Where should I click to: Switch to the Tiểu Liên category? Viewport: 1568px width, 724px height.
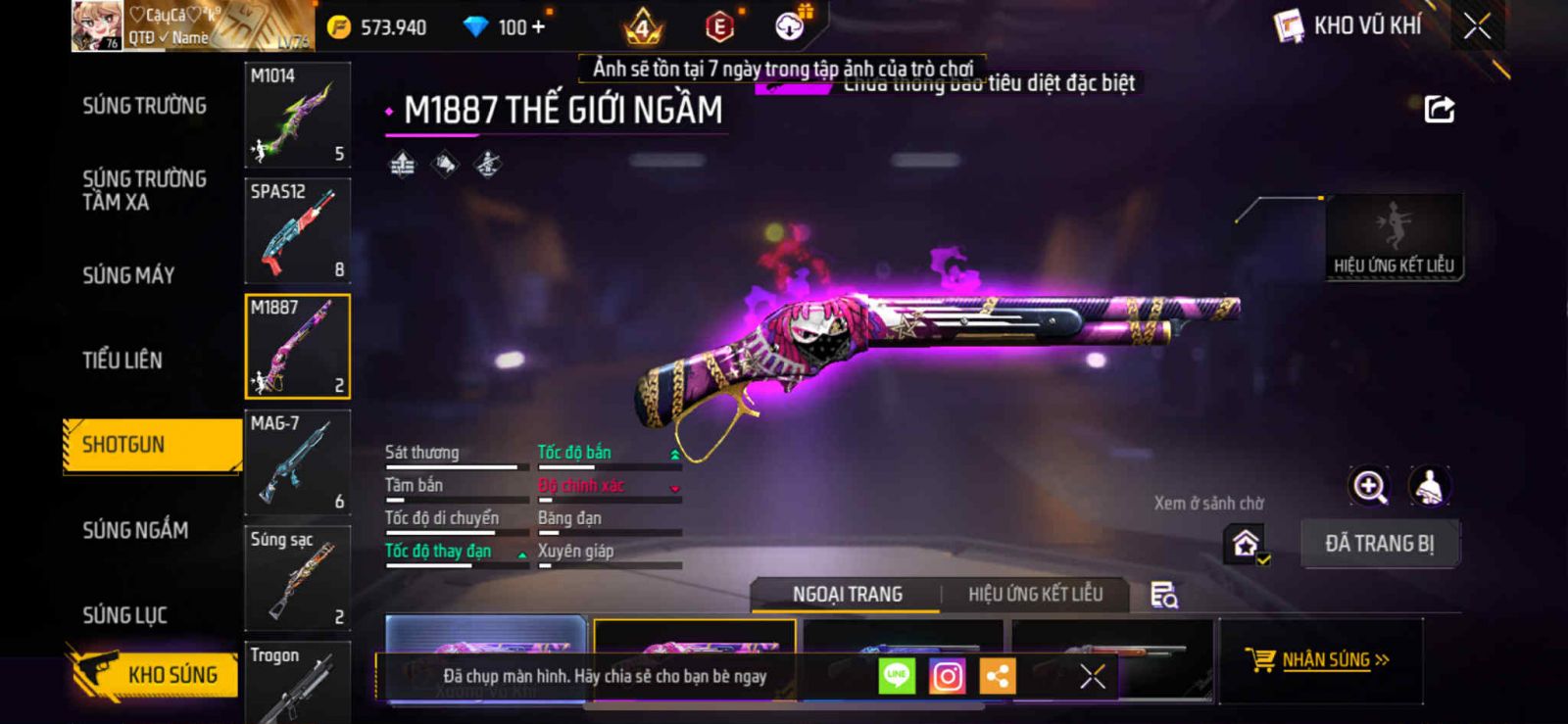pos(122,361)
